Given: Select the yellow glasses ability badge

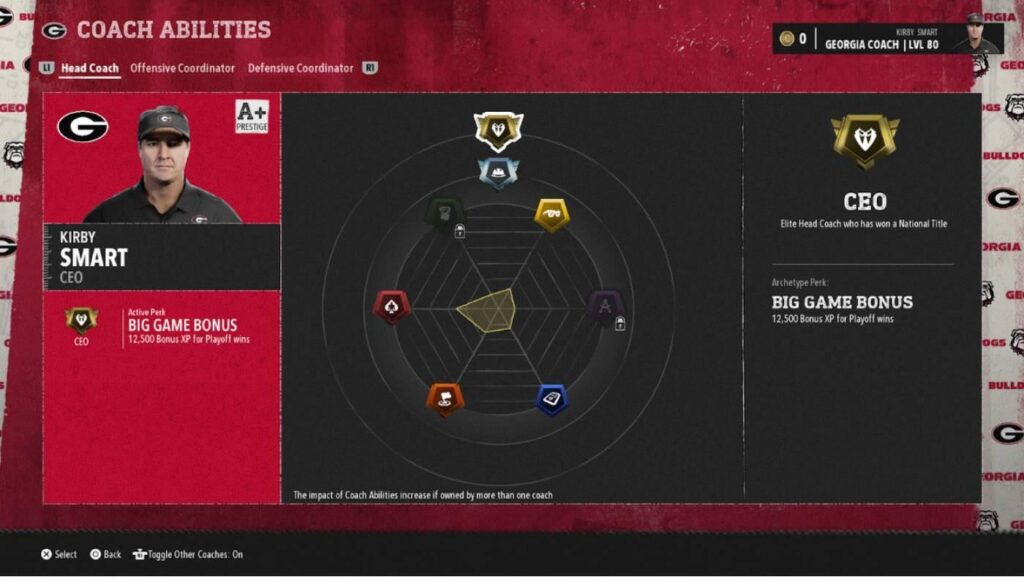Looking at the screenshot, I should (x=552, y=213).
